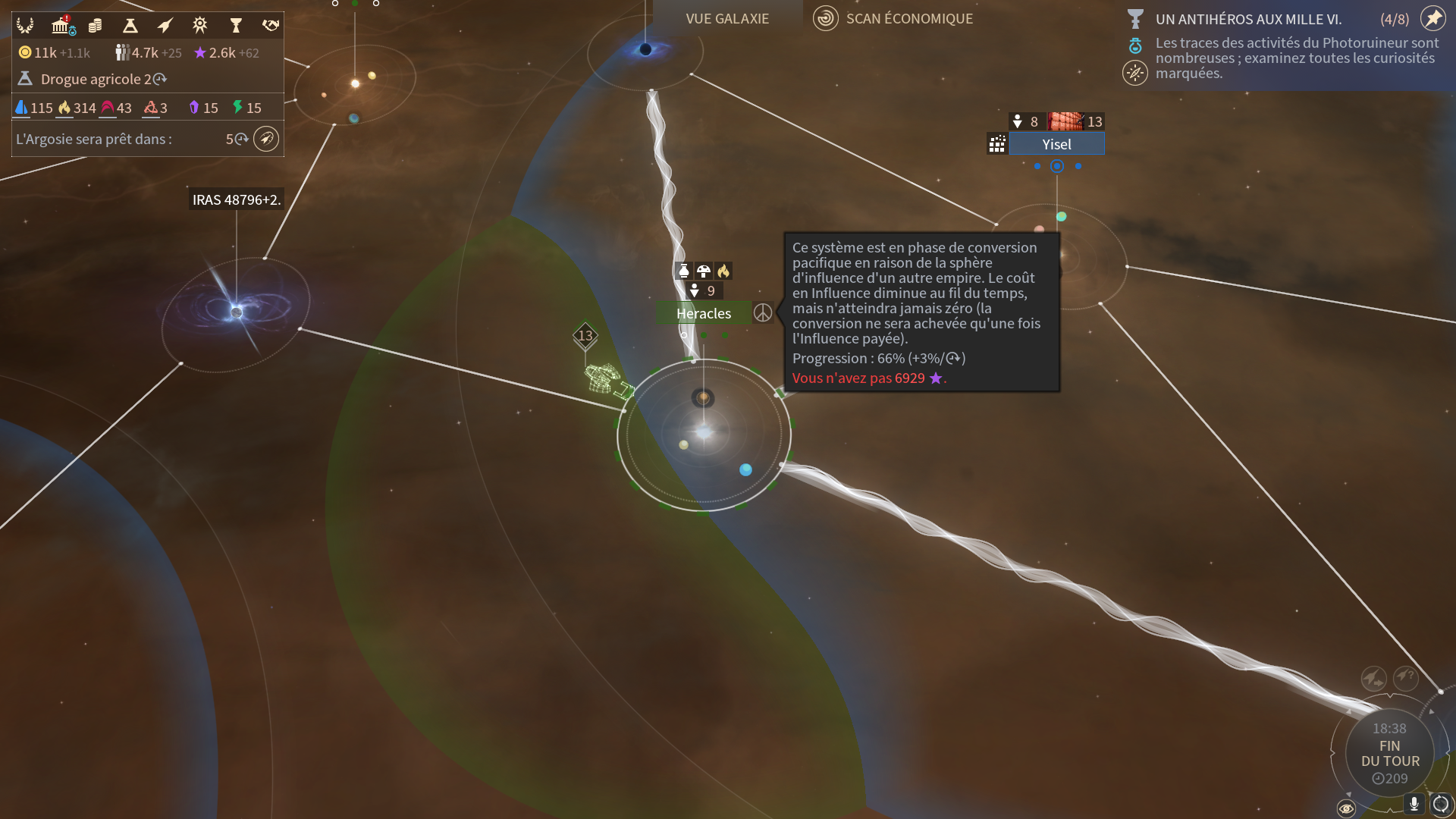Click the microphone voice chat button
1456x819 pixels.
pos(1414,804)
